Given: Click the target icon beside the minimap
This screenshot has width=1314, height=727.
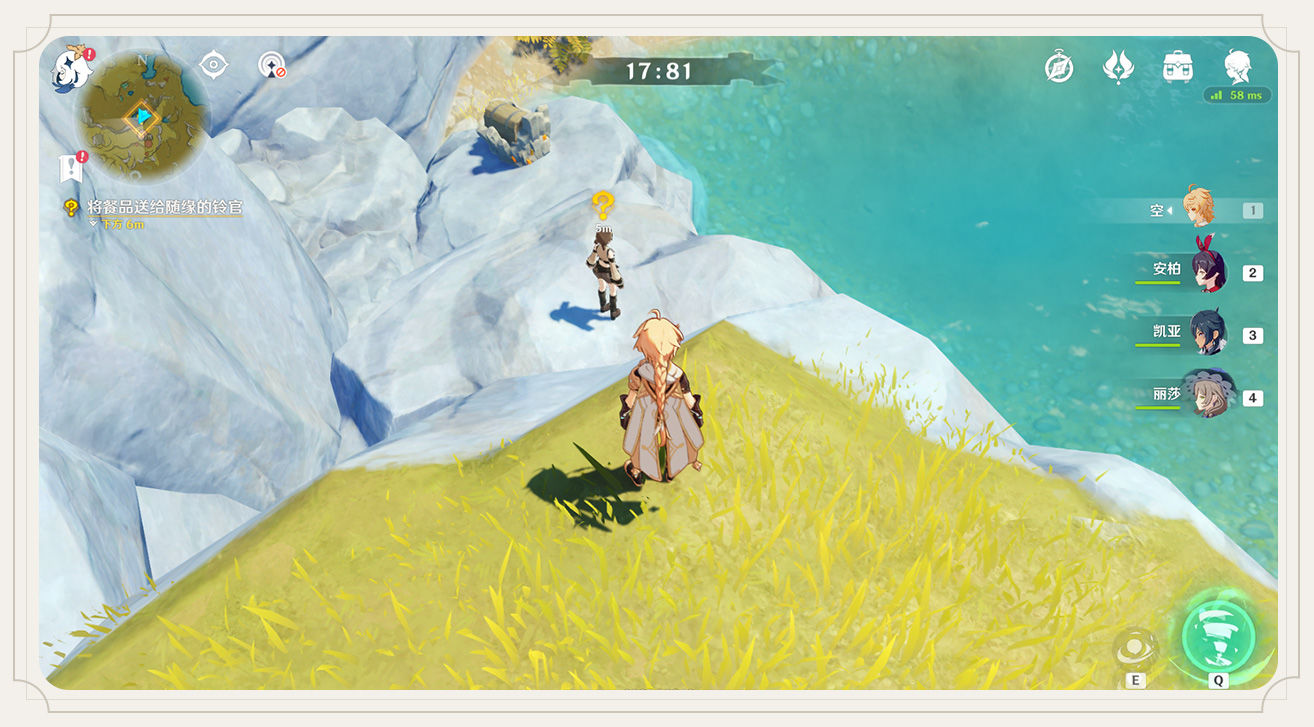Looking at the screenshot, I should (x=270, y=66).
